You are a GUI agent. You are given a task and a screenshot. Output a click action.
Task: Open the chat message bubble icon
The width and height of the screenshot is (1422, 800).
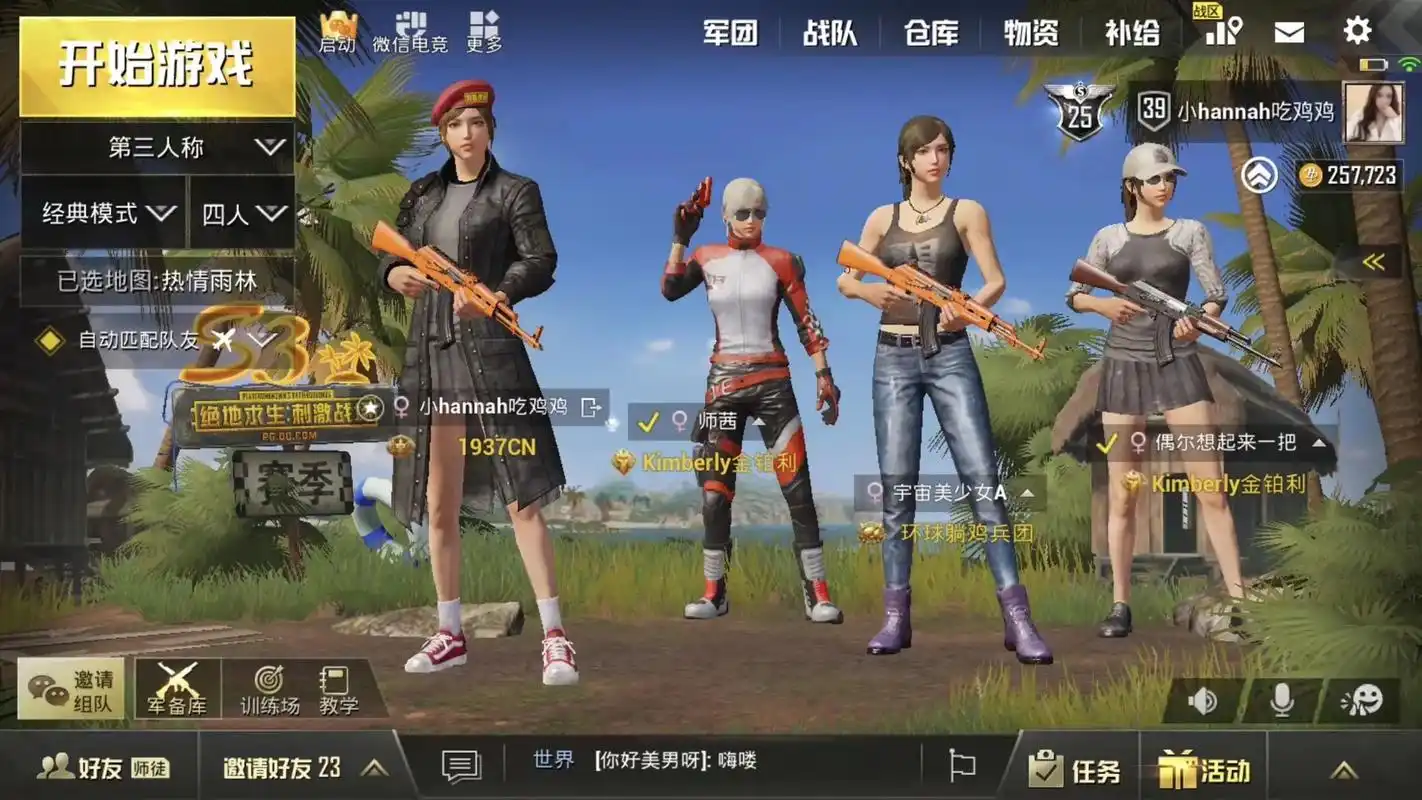click(x=459, y=765)
